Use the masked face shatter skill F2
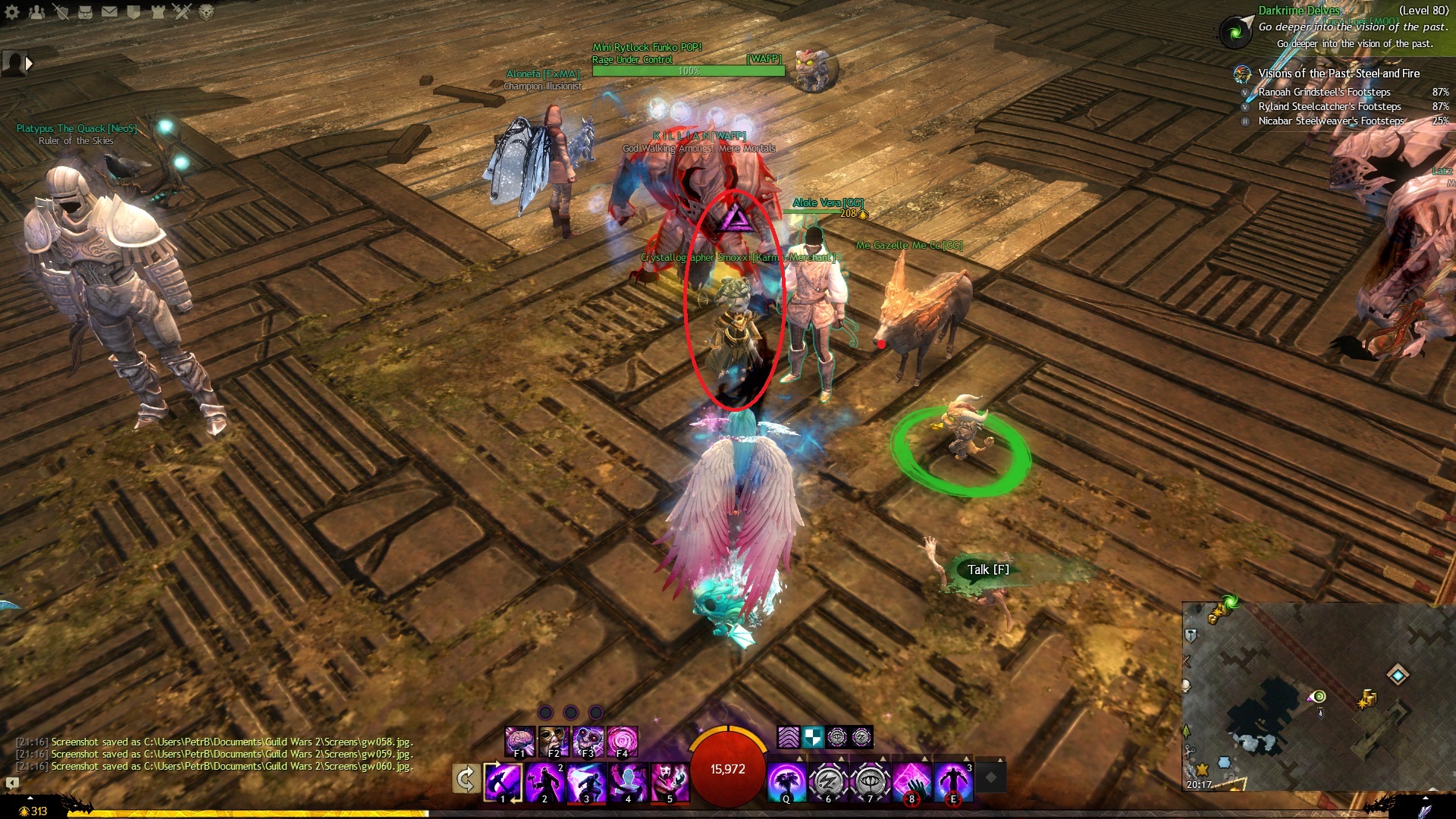This screenshot has width=1456, height=819. 554,741
